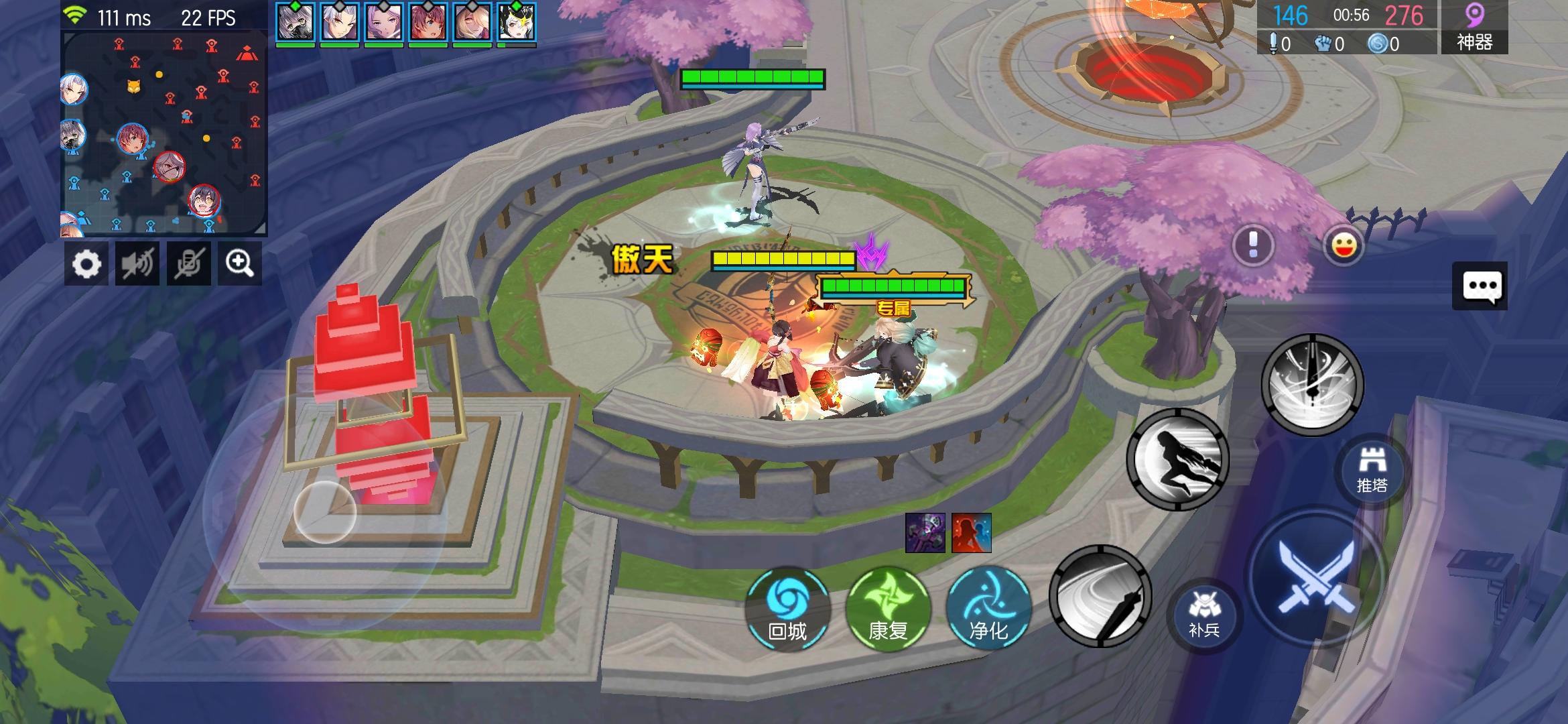1568x724 pixels.
Task: Open the game settings gear
Action: 86,262
